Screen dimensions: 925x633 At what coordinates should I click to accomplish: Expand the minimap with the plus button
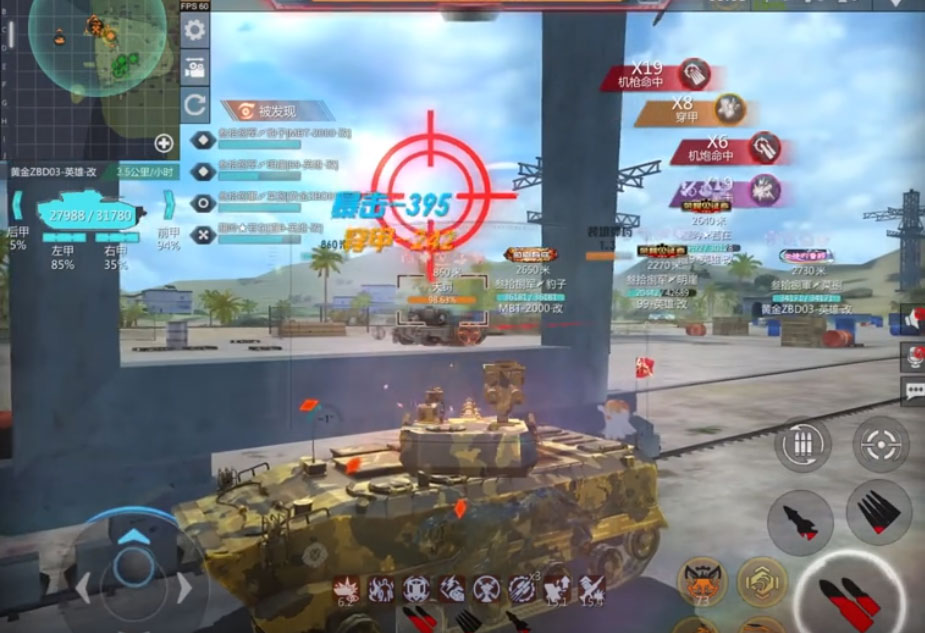164,143
